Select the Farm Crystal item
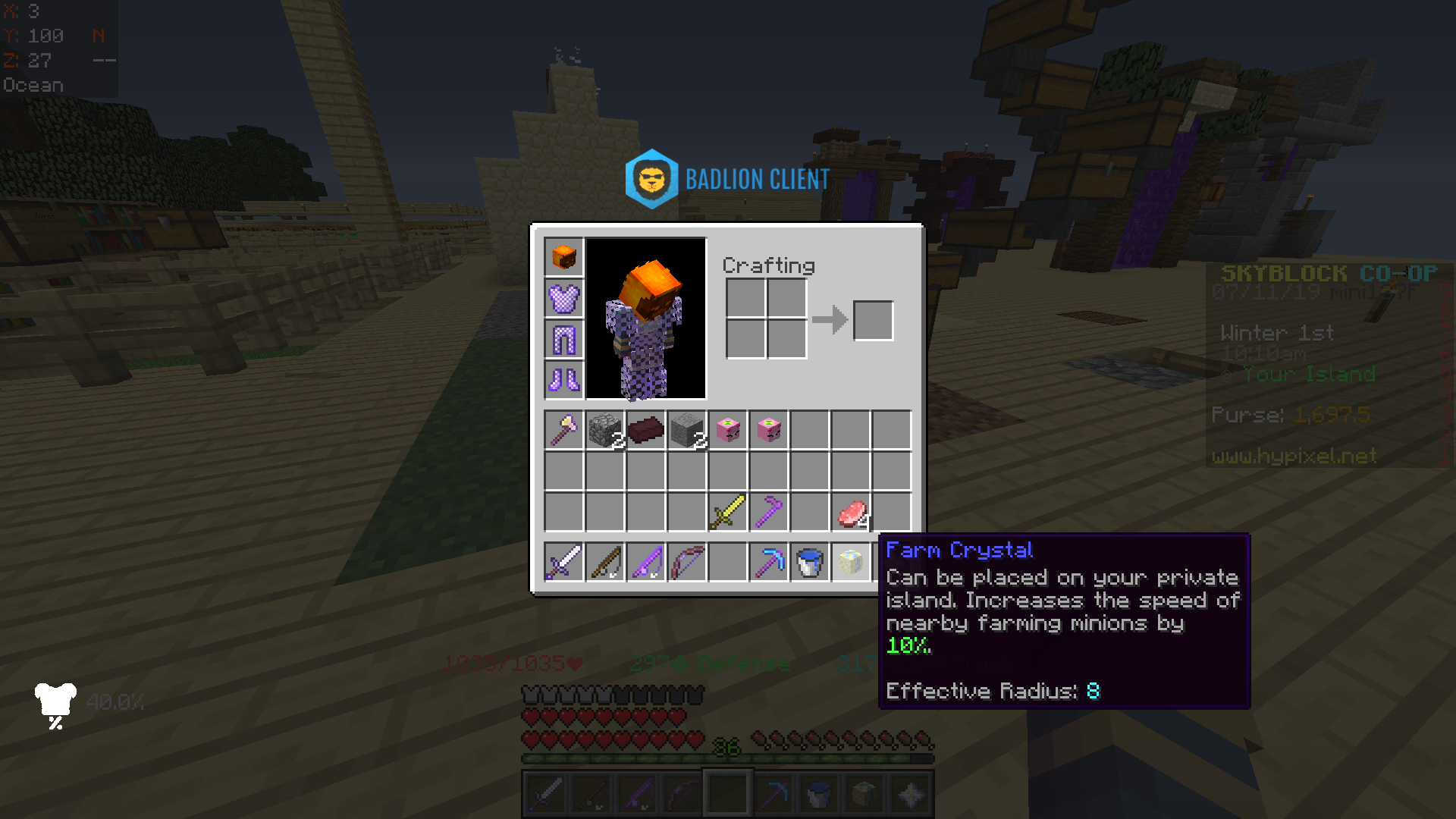 pyautogui.click(x=850, y=561)
